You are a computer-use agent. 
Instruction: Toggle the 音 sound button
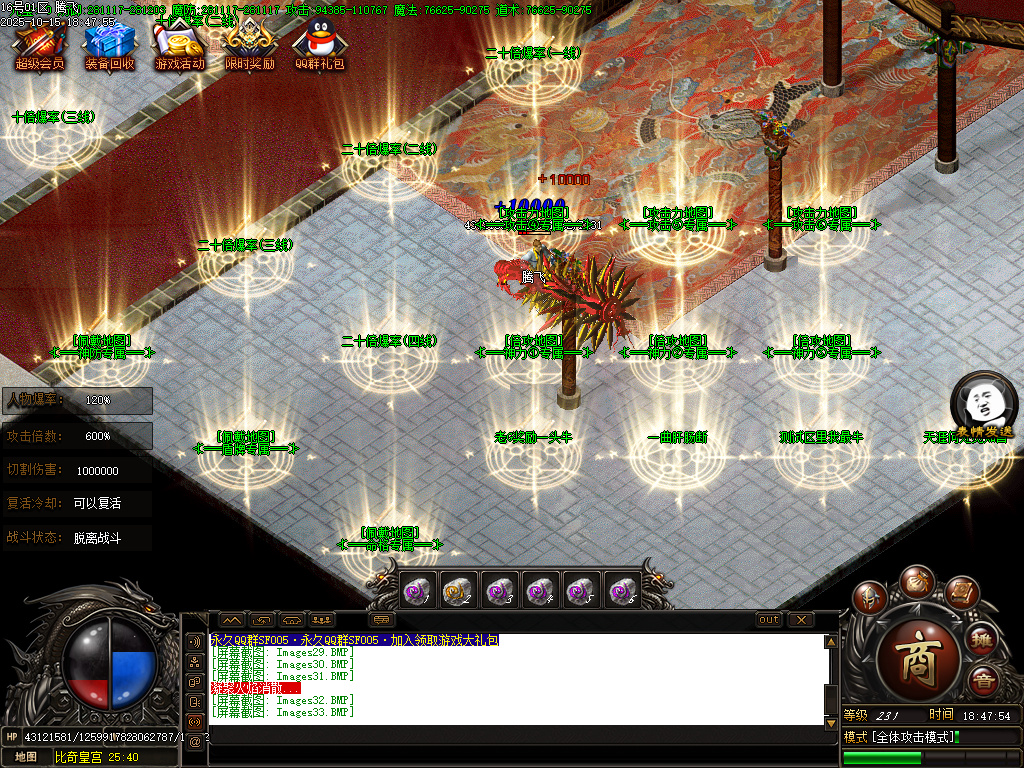(x=984, y=680)
